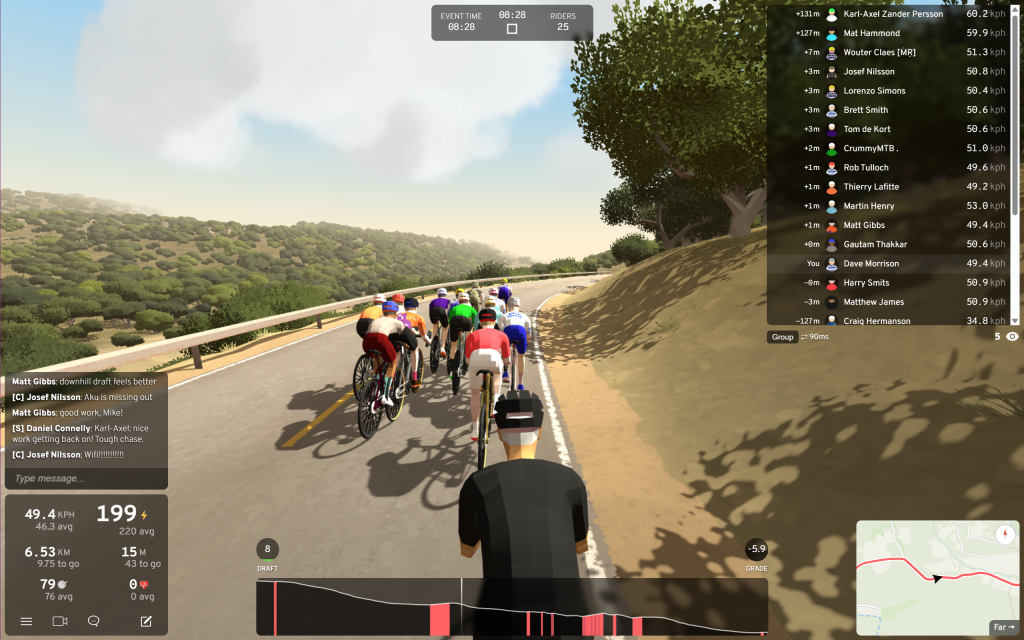This screenshot has height=640, width=1024.
Task: Toggle the spectators eye icon
Action: click(x=1012, y=337)
